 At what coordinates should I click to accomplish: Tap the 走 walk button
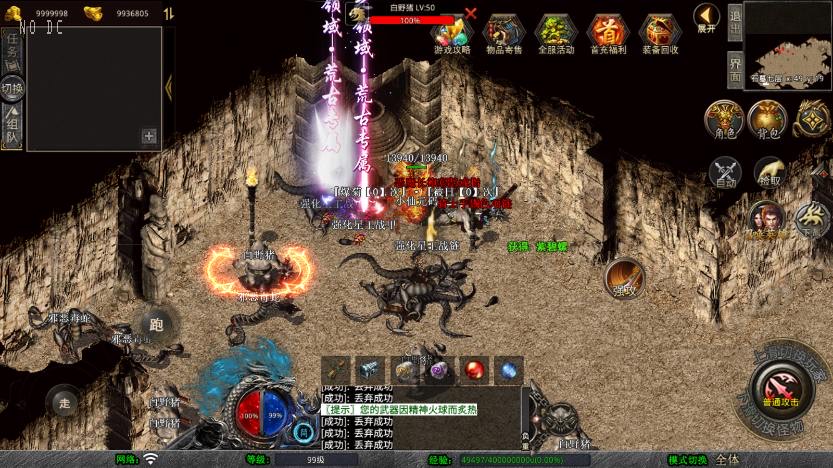click(66, 401)
